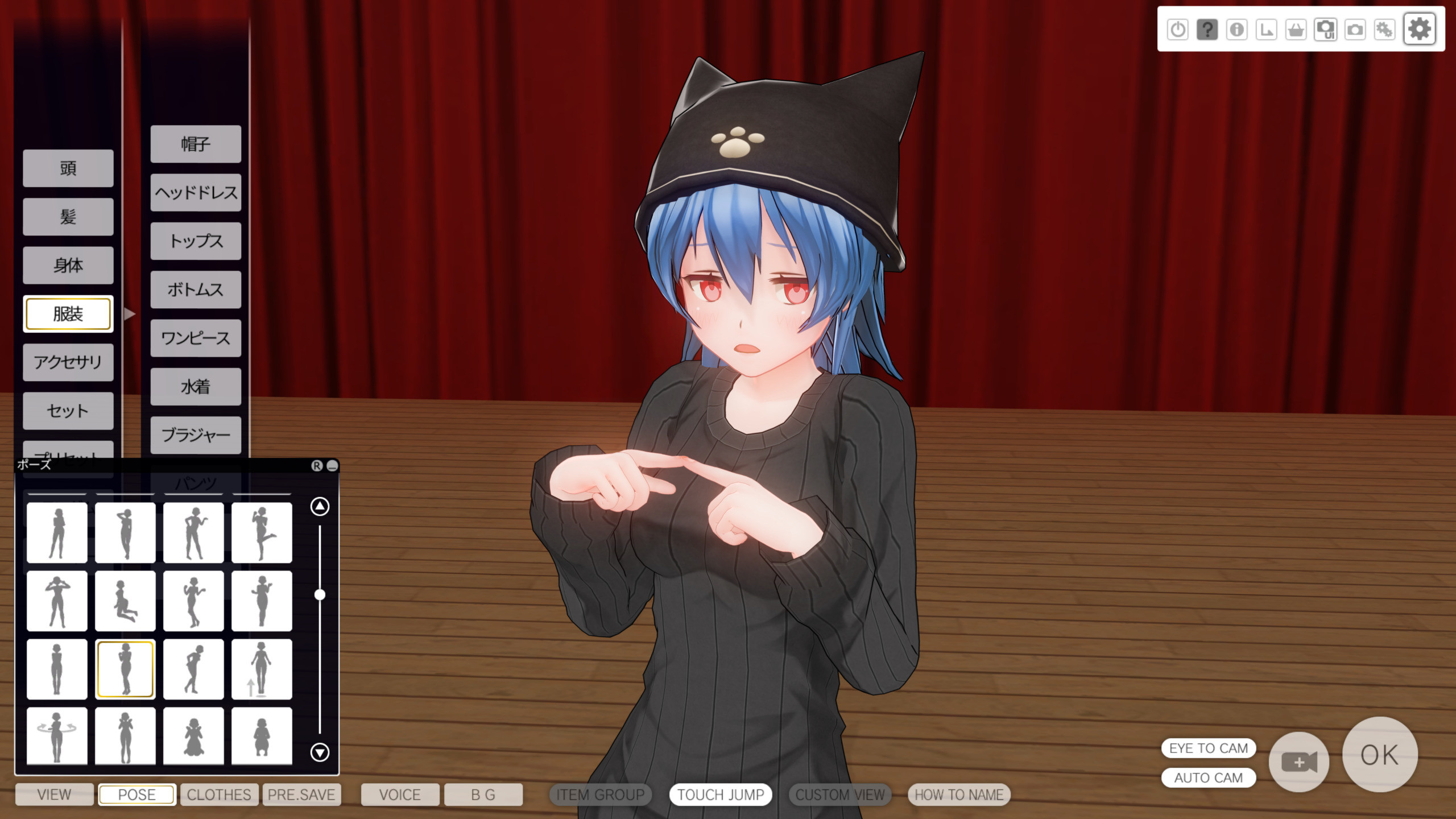Open the トップス tops category
This screenshot has height=819, width=1456.
tap(196, 241)
